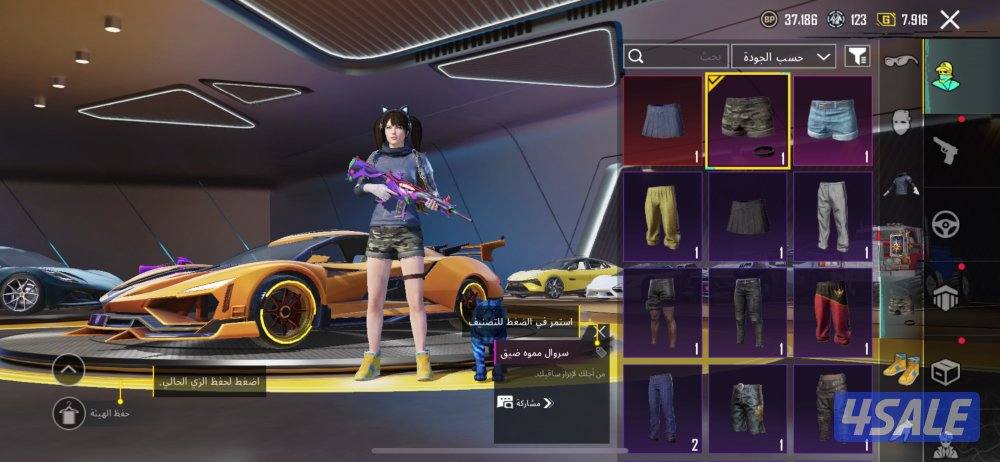Open the steering wheel vehicles tab
The width and height of the screenshot is (1000, 462).
click(x=946, y=224)
